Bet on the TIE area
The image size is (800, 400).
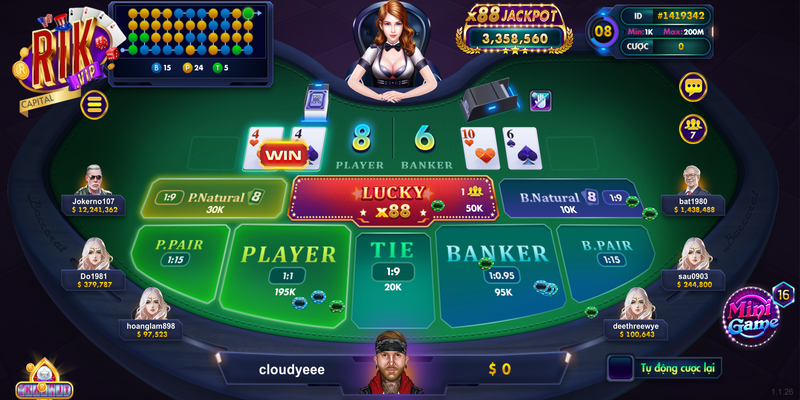coord(393,262)
